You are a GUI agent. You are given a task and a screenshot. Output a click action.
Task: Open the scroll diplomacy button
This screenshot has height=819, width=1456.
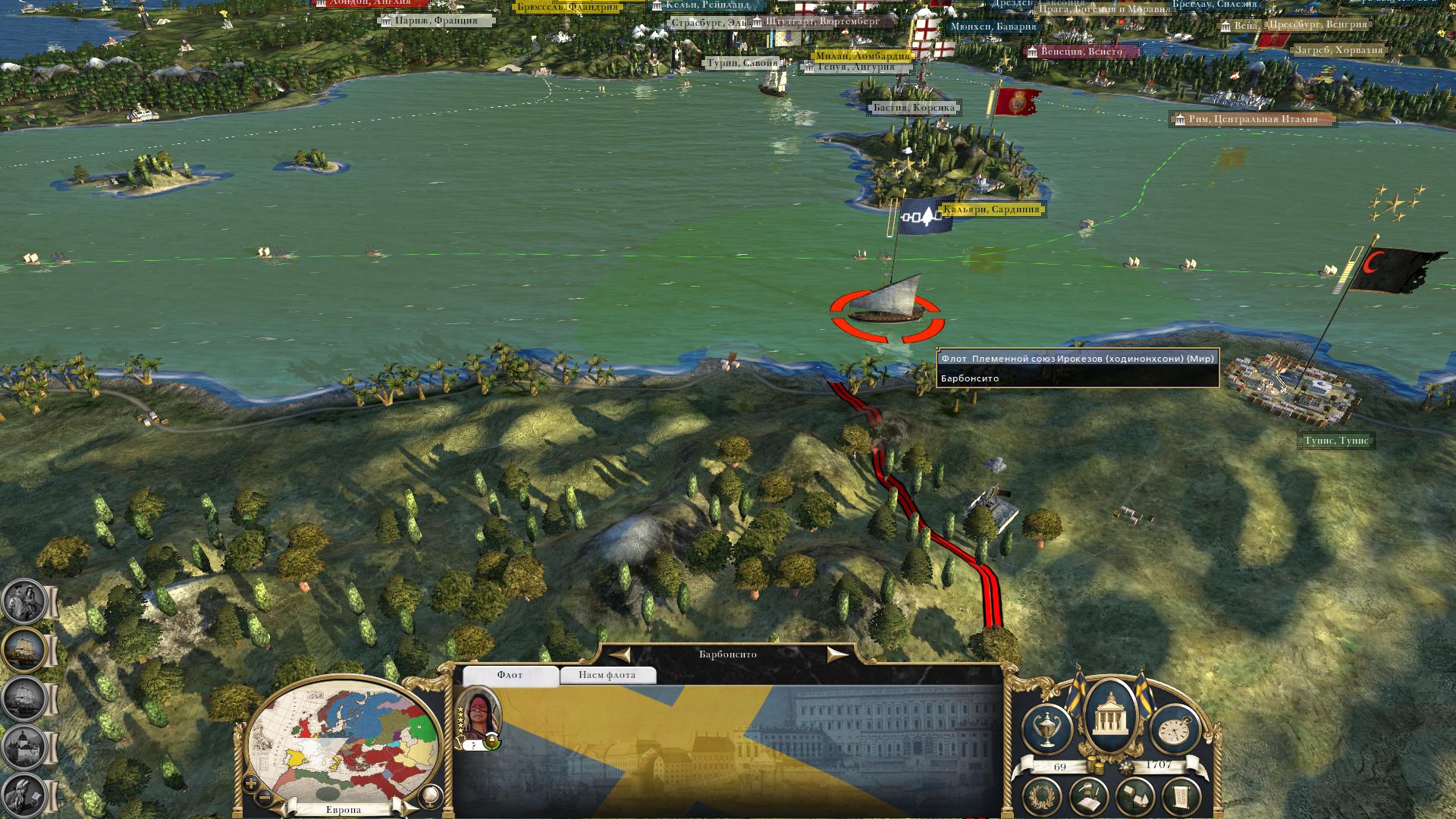pos(1181,798)
